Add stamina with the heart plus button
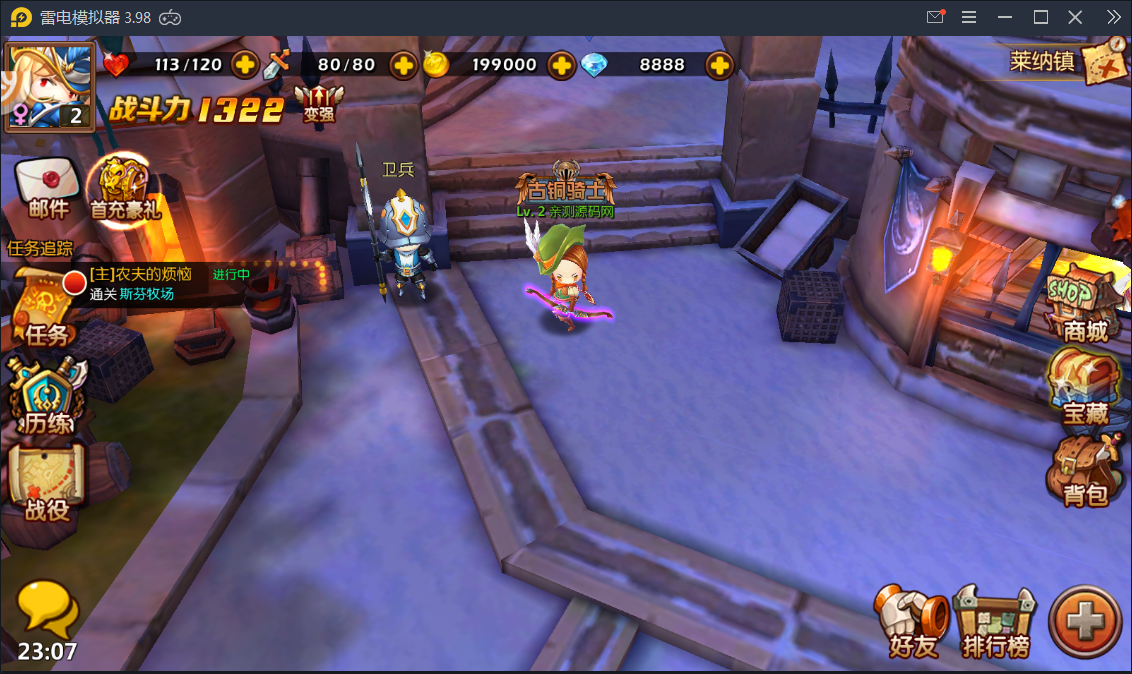This screenshot has width=1132, height=674. (245, 65)
